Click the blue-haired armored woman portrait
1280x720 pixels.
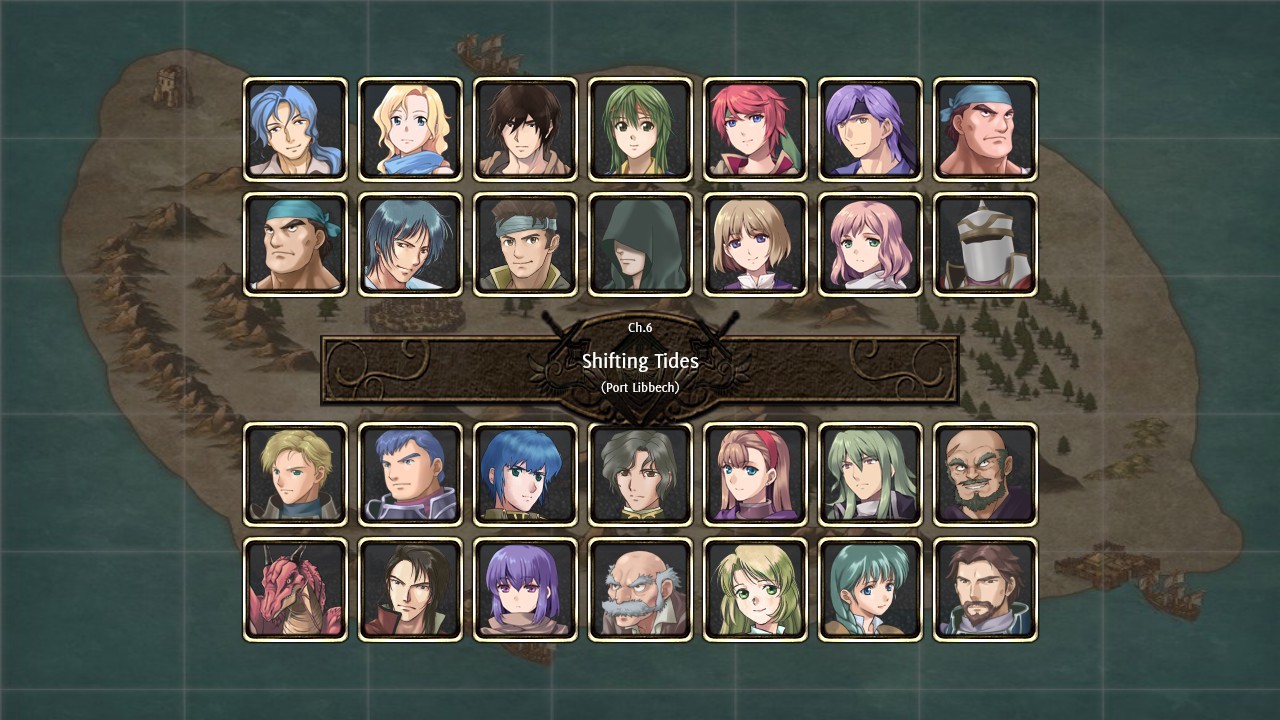pos(525,472)
